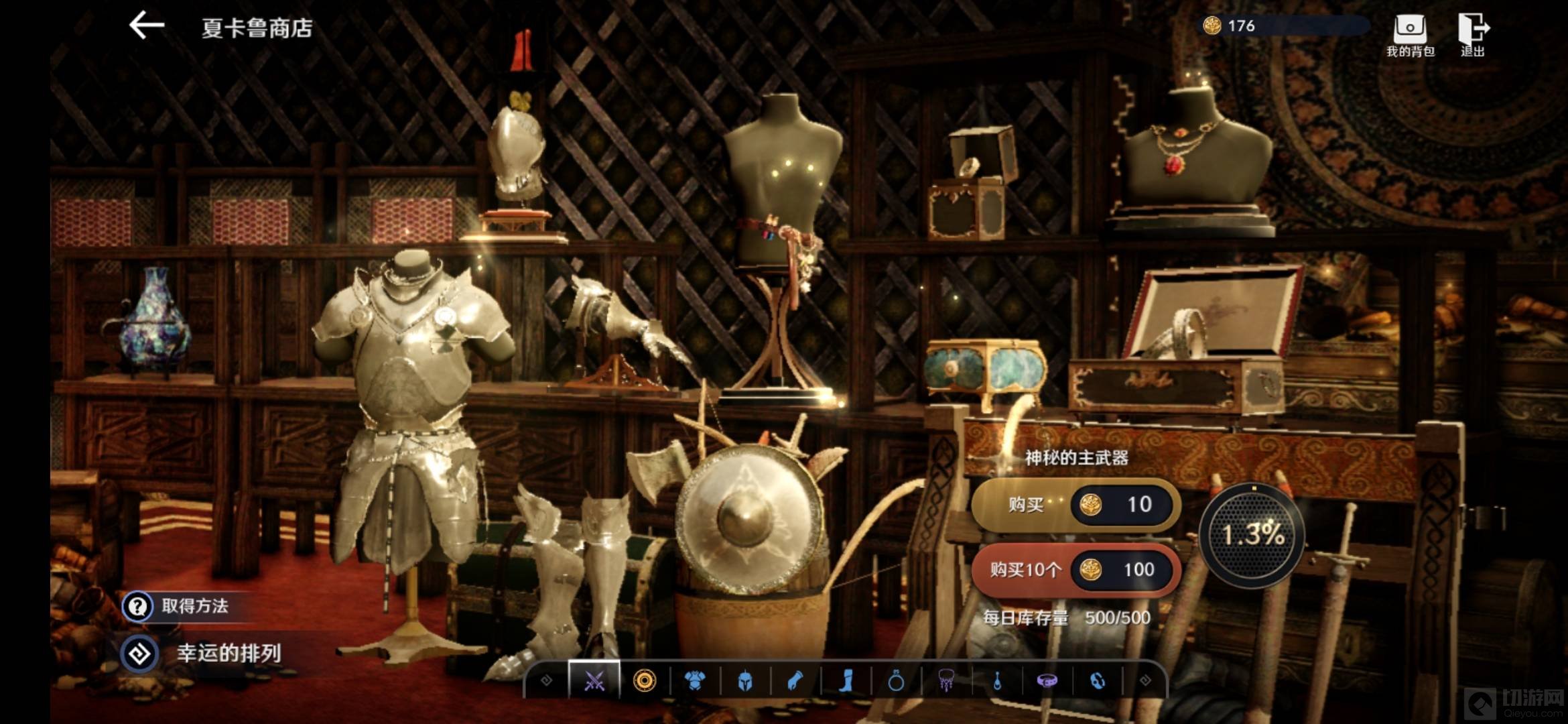
Task: Choose the necklace tab
Action: click(x=946, y=681)
